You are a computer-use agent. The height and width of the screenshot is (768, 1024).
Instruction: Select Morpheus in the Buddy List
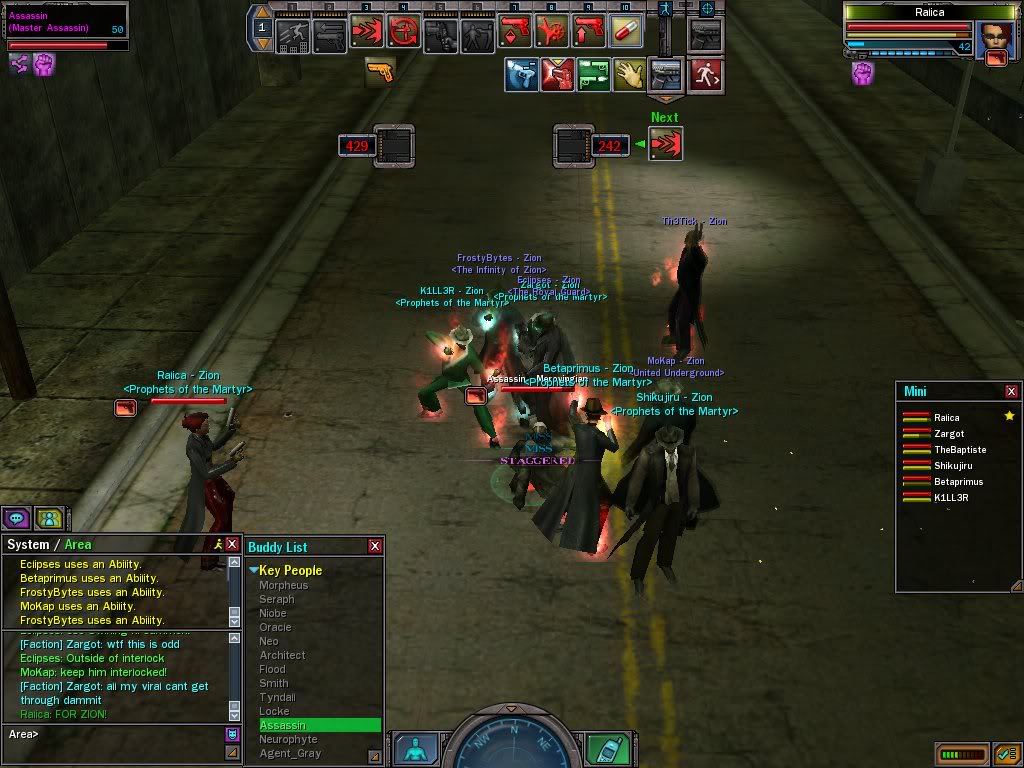click(x=284, y=585)
